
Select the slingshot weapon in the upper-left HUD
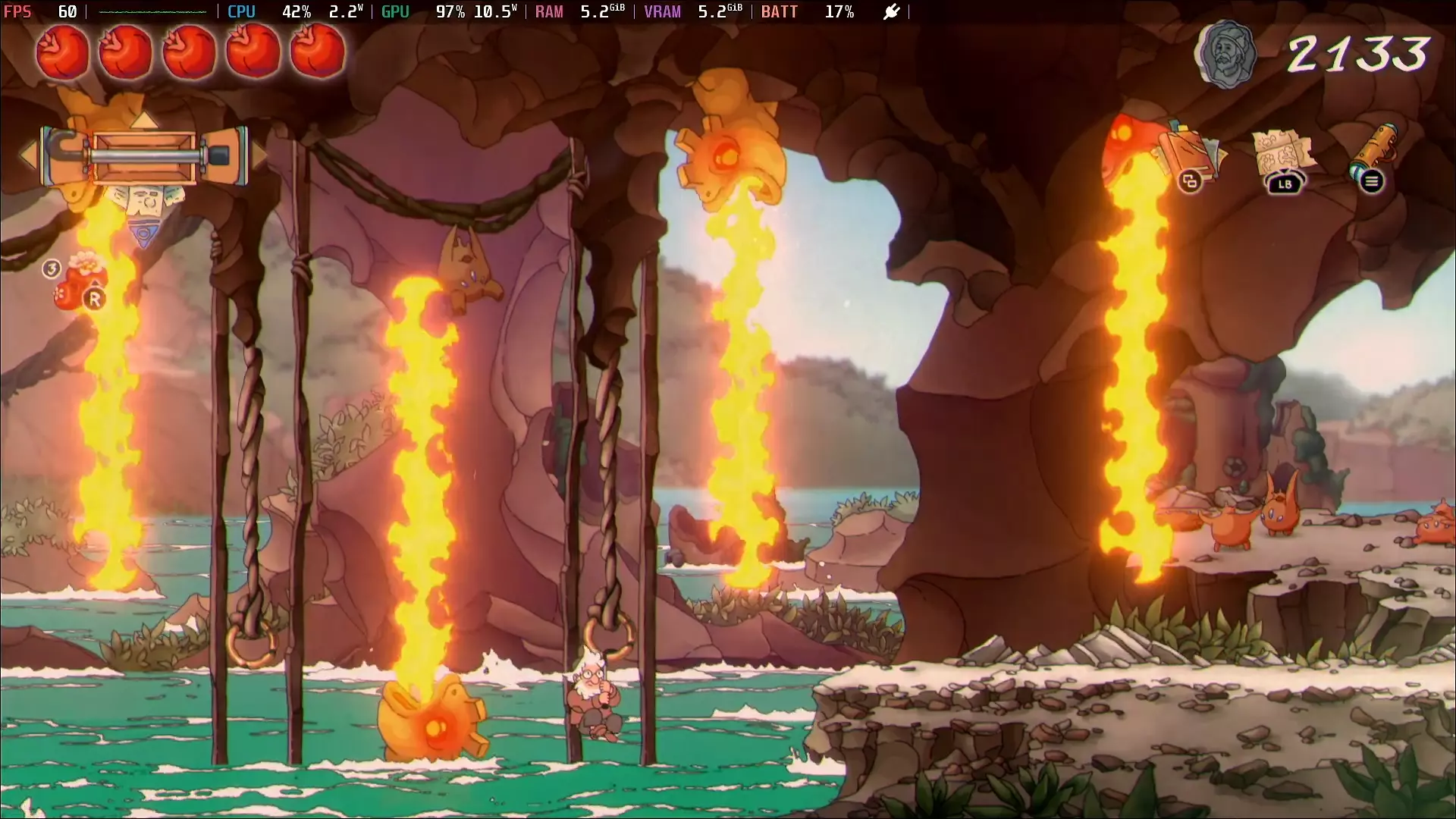tap(146, 155)
